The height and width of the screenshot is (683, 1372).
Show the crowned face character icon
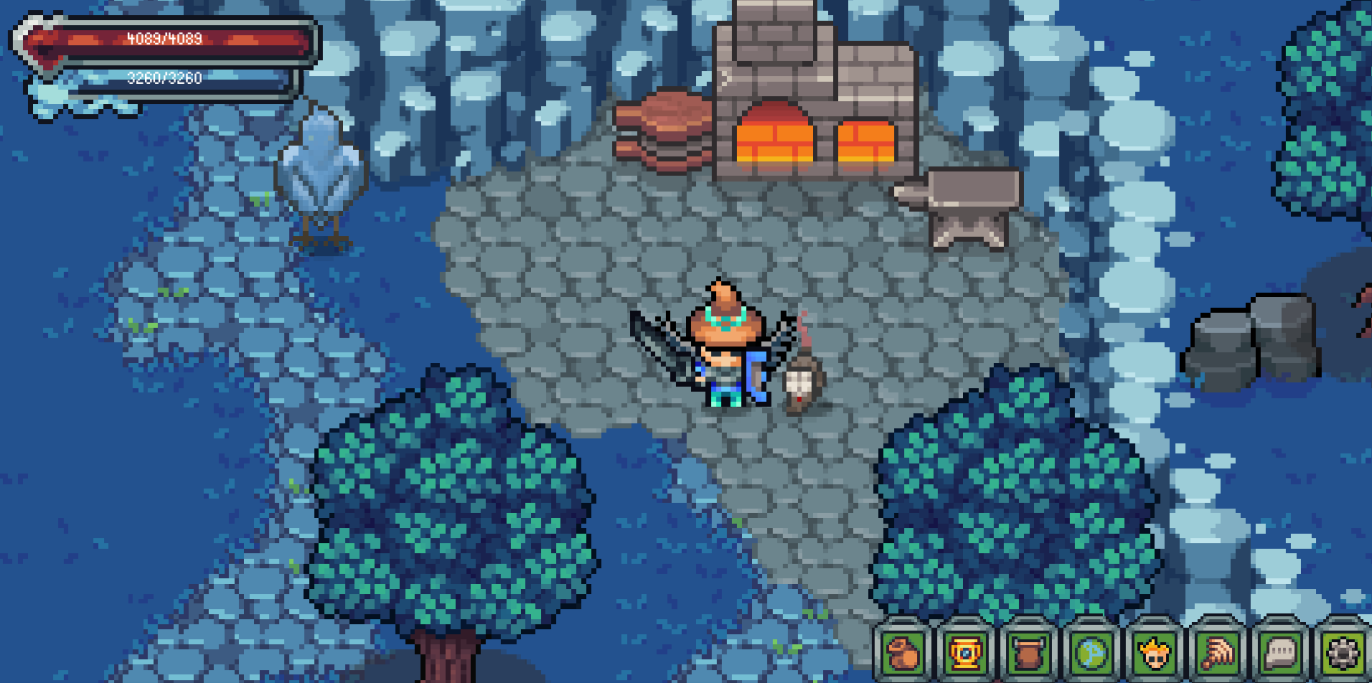(x=1153, y=652)
